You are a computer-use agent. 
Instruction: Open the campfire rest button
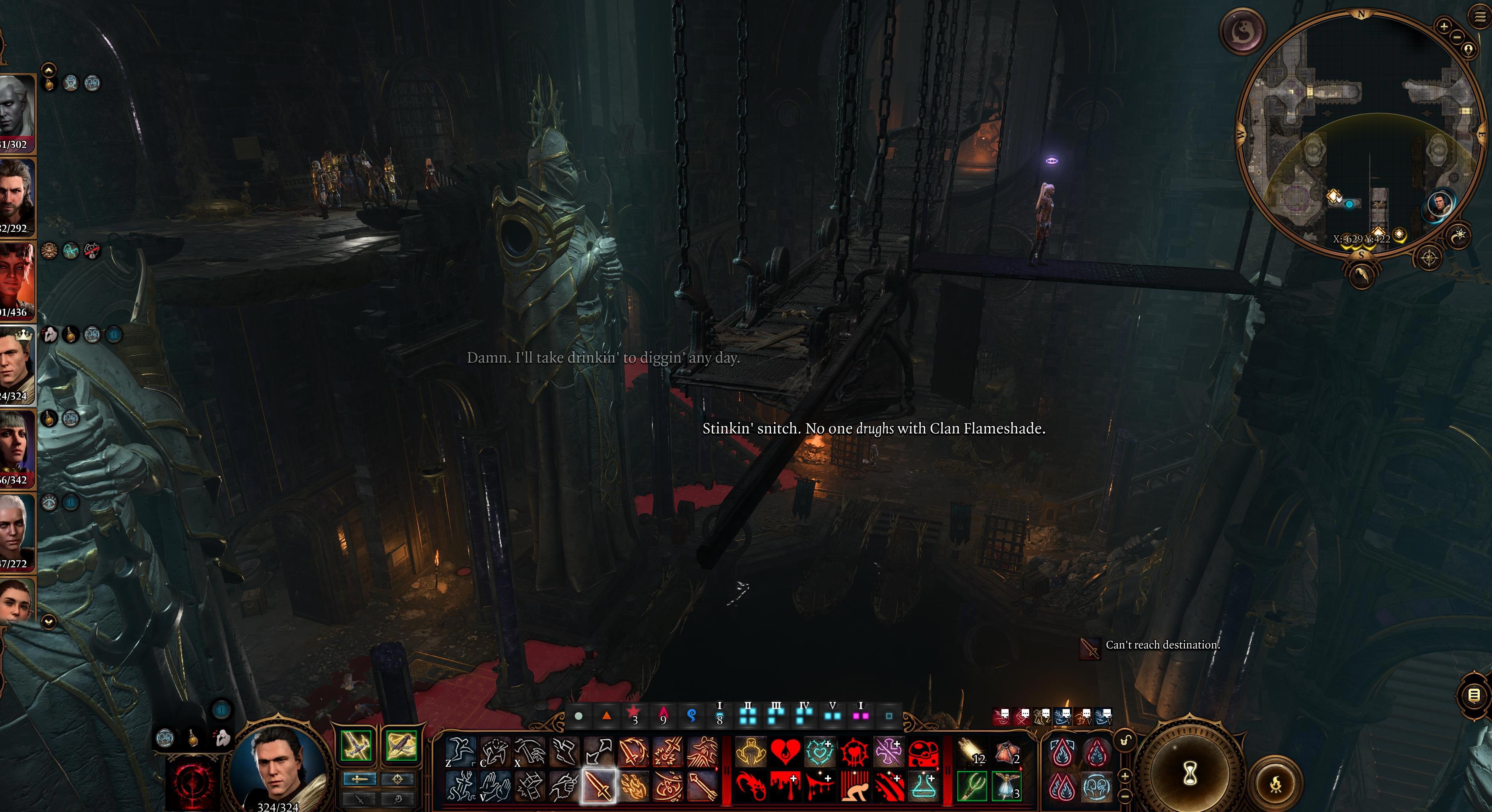tap(1275, 784)
